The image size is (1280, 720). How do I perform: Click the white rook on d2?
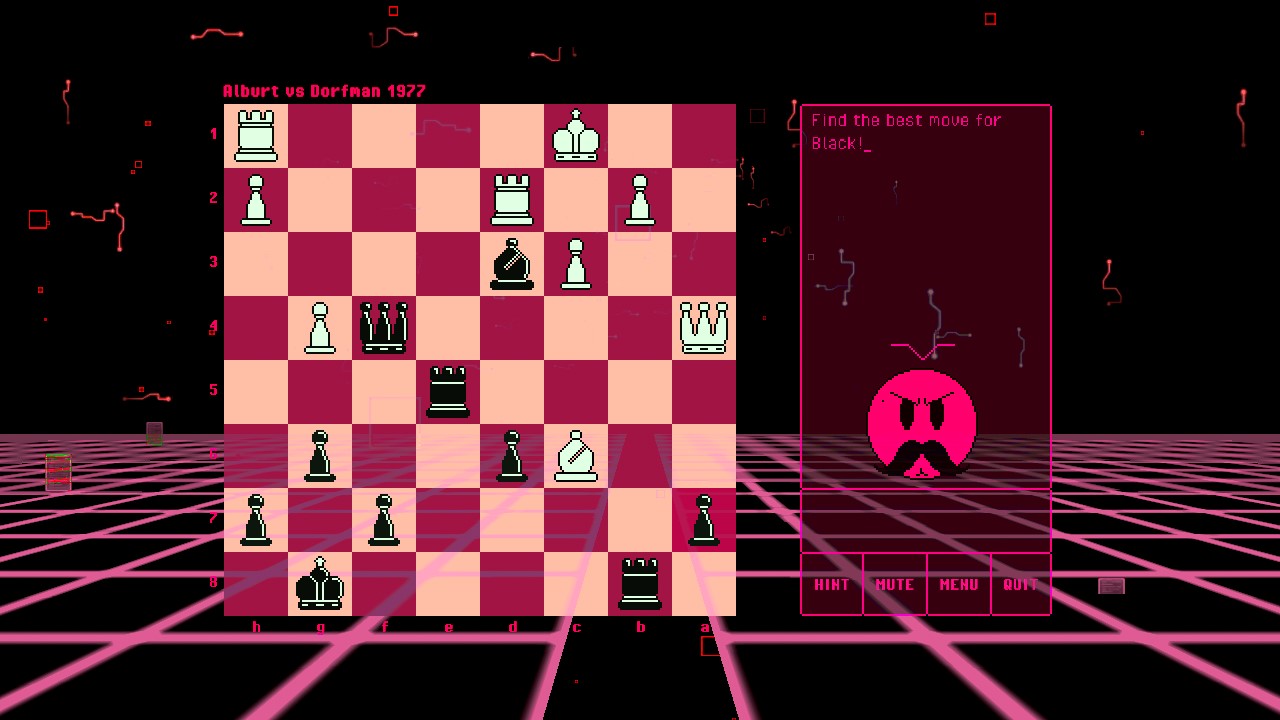coord(512,197)
